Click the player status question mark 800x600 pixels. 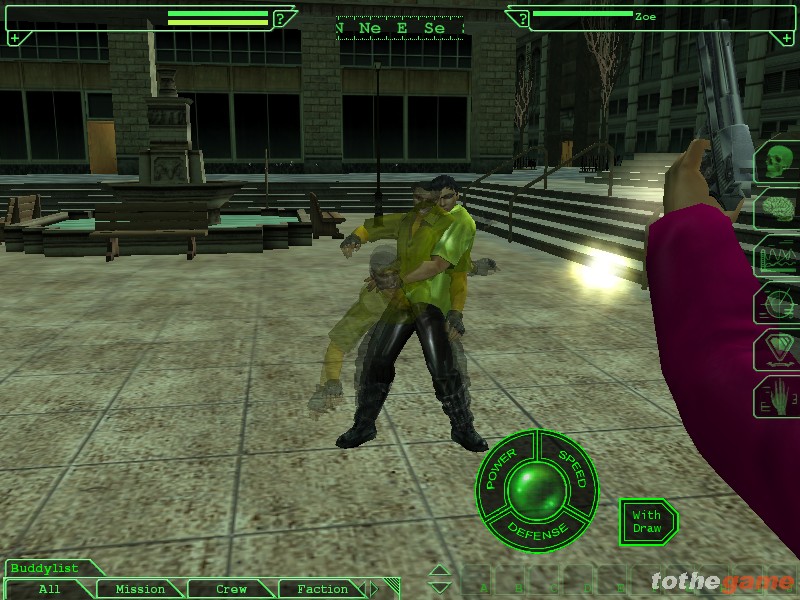pos(282,18)
